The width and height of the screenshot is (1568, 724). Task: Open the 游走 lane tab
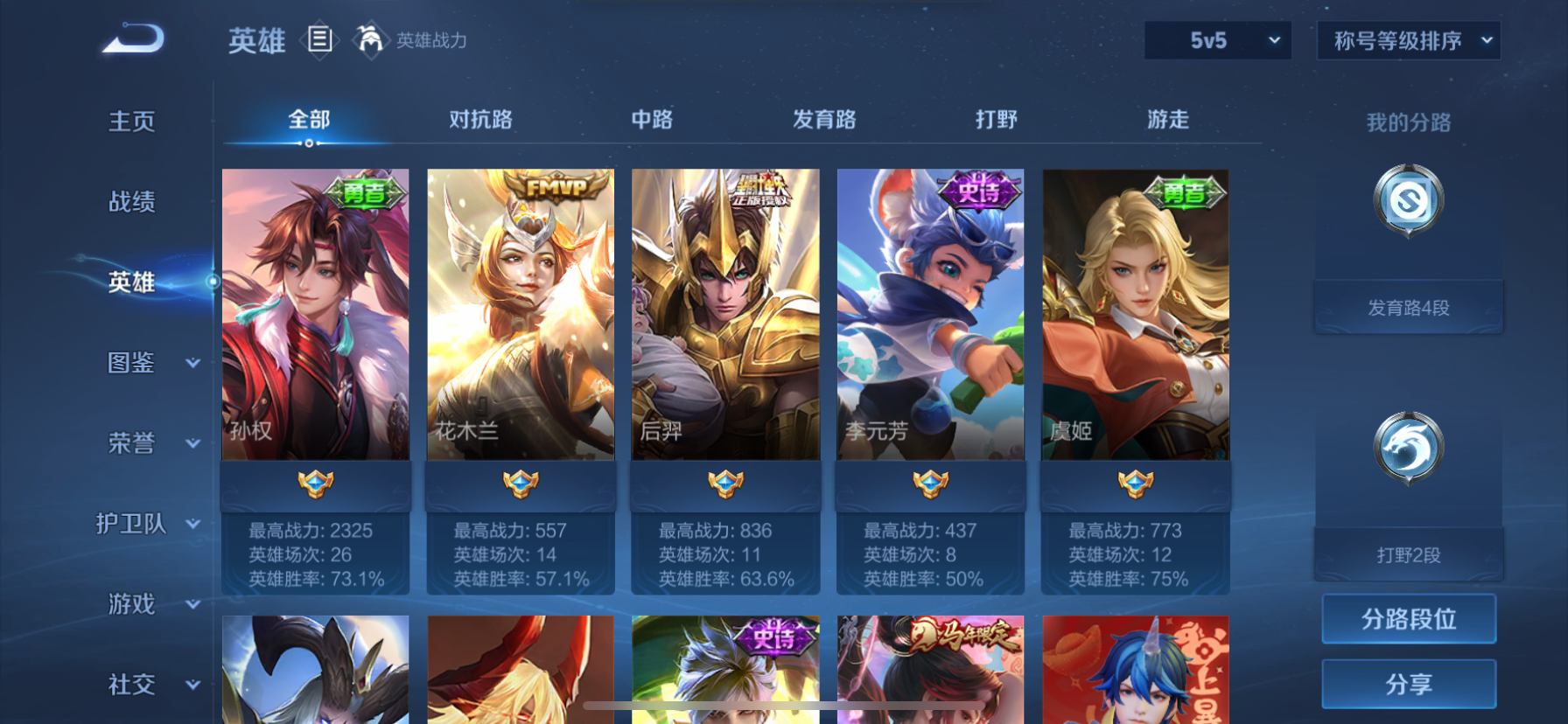coord(1166,119)
